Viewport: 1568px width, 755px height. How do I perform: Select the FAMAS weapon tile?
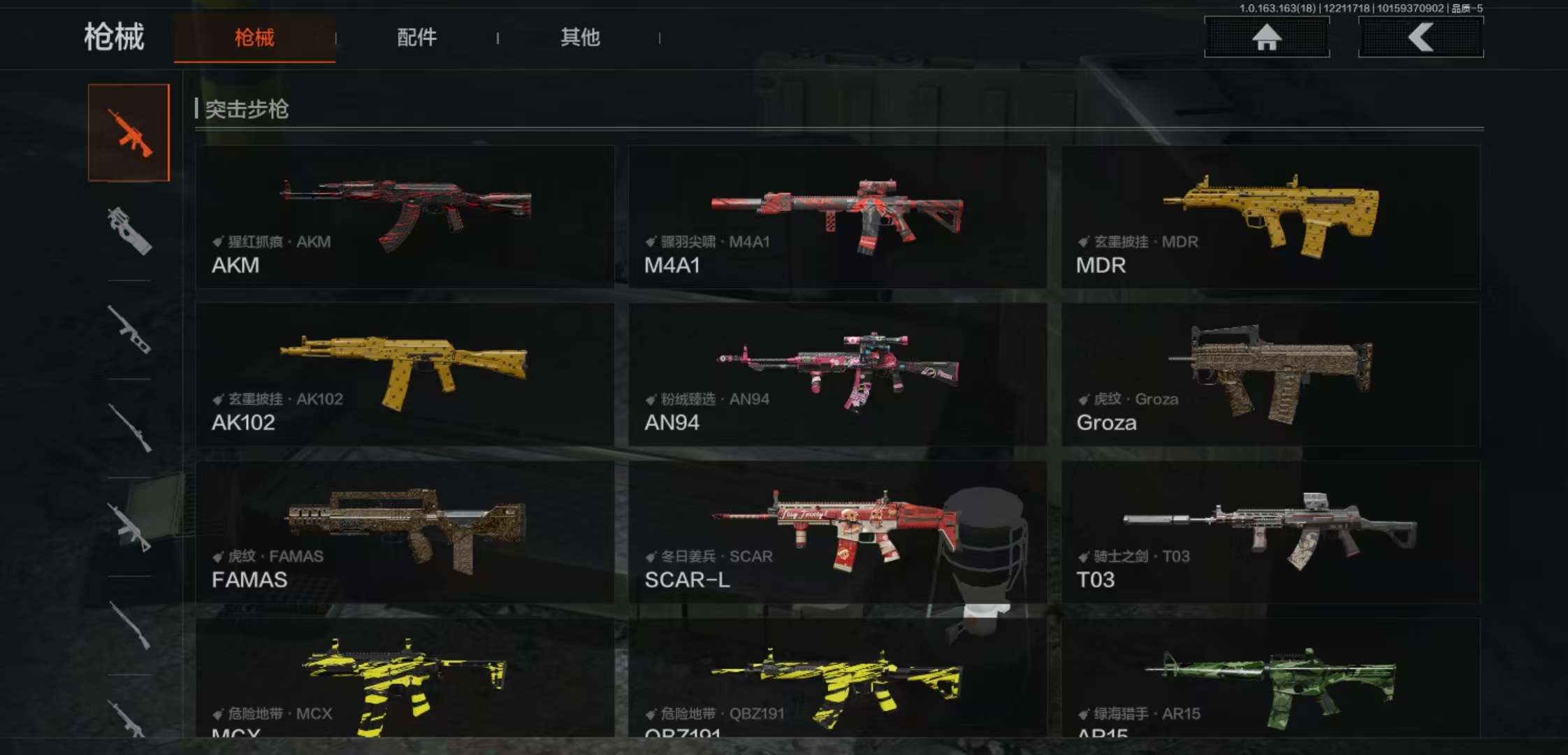405,531
